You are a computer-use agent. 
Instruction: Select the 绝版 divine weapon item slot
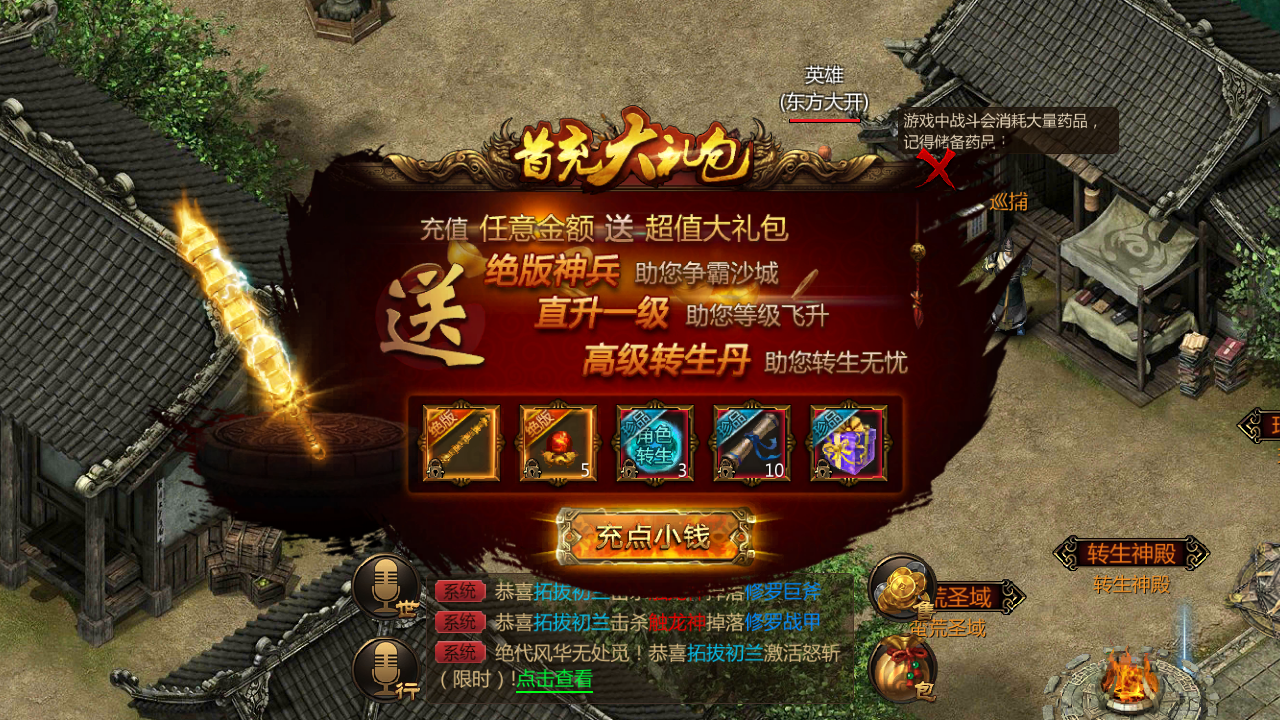[461, 441]
